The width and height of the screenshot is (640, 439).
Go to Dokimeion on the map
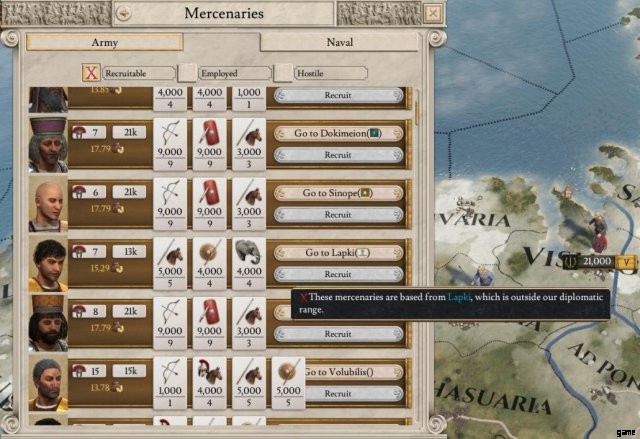[x=338, y=133]
